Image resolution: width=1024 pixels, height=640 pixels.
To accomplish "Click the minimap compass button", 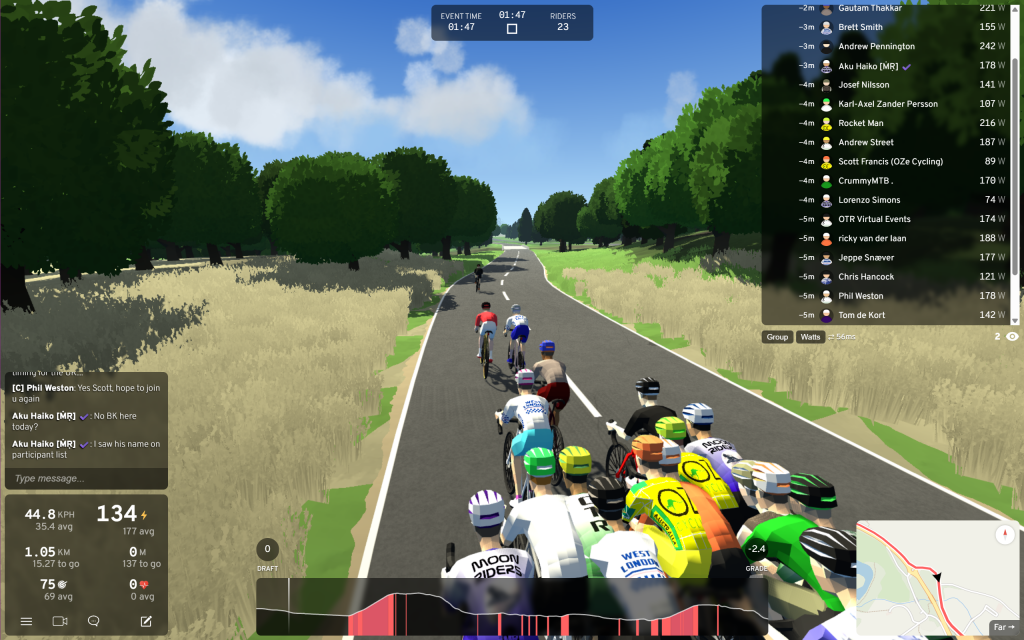I will click(x=1005, y=536).
